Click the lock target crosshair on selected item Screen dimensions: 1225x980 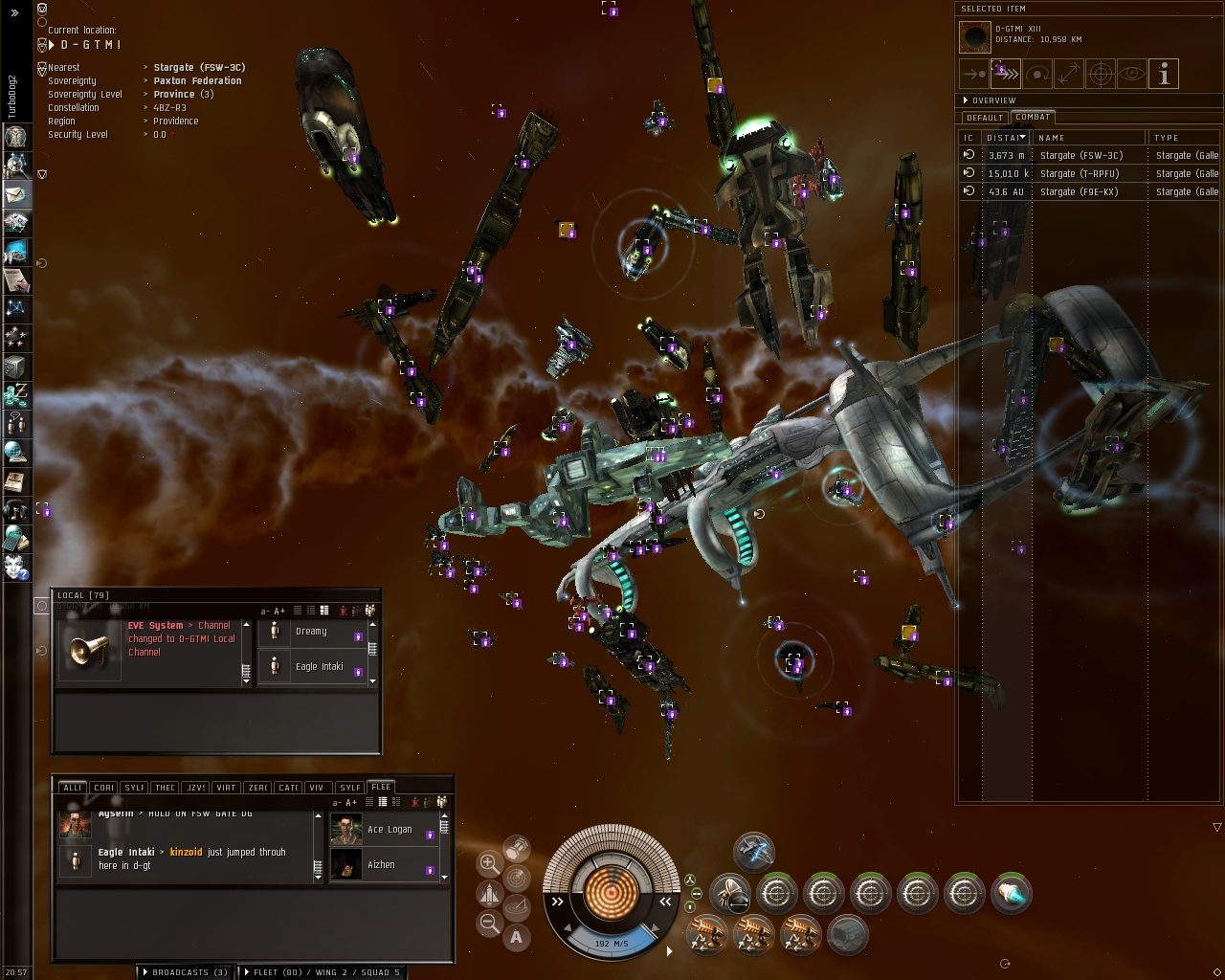pyautogui.click(x=1101, y=74)
